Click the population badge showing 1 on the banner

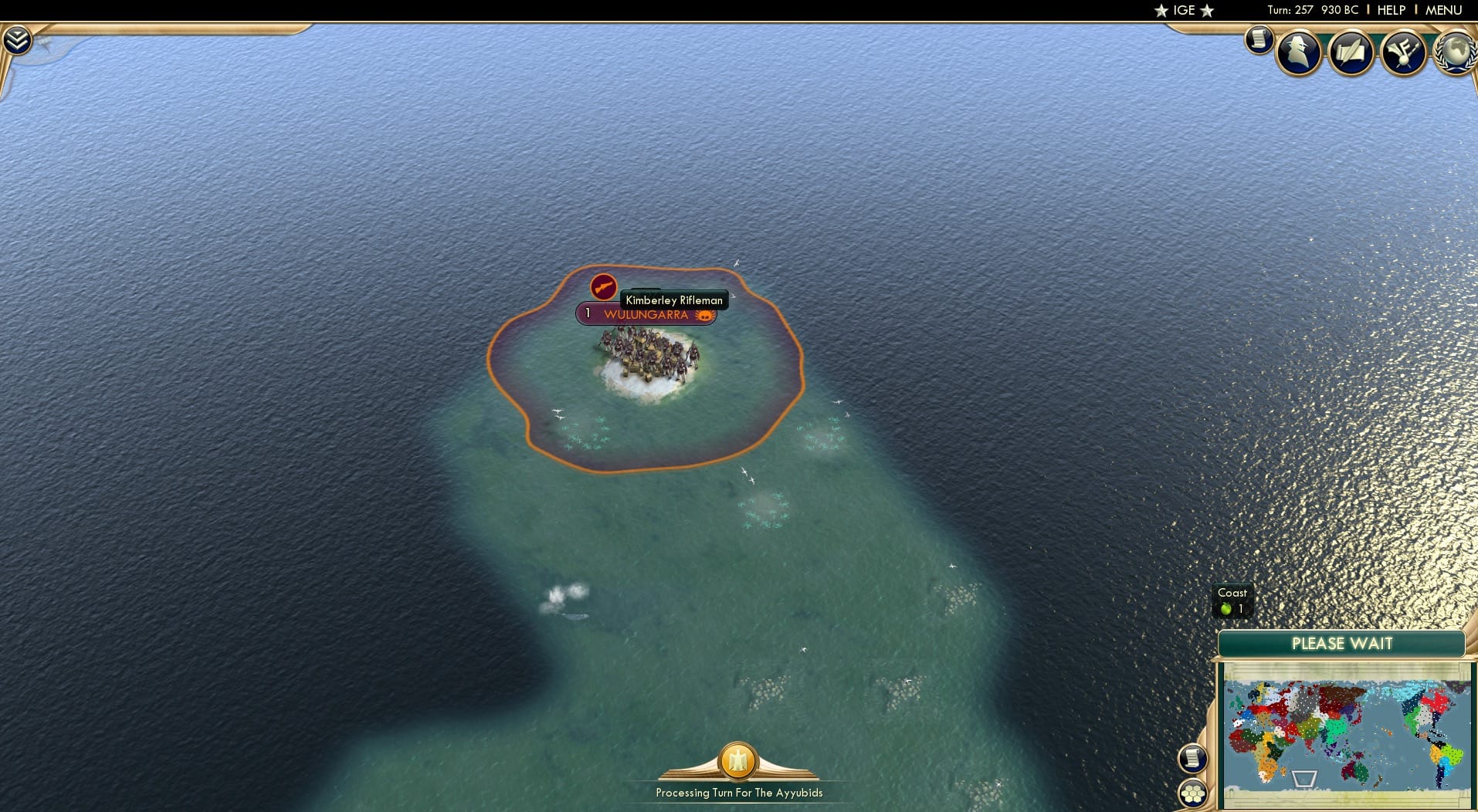pos(587,313)
